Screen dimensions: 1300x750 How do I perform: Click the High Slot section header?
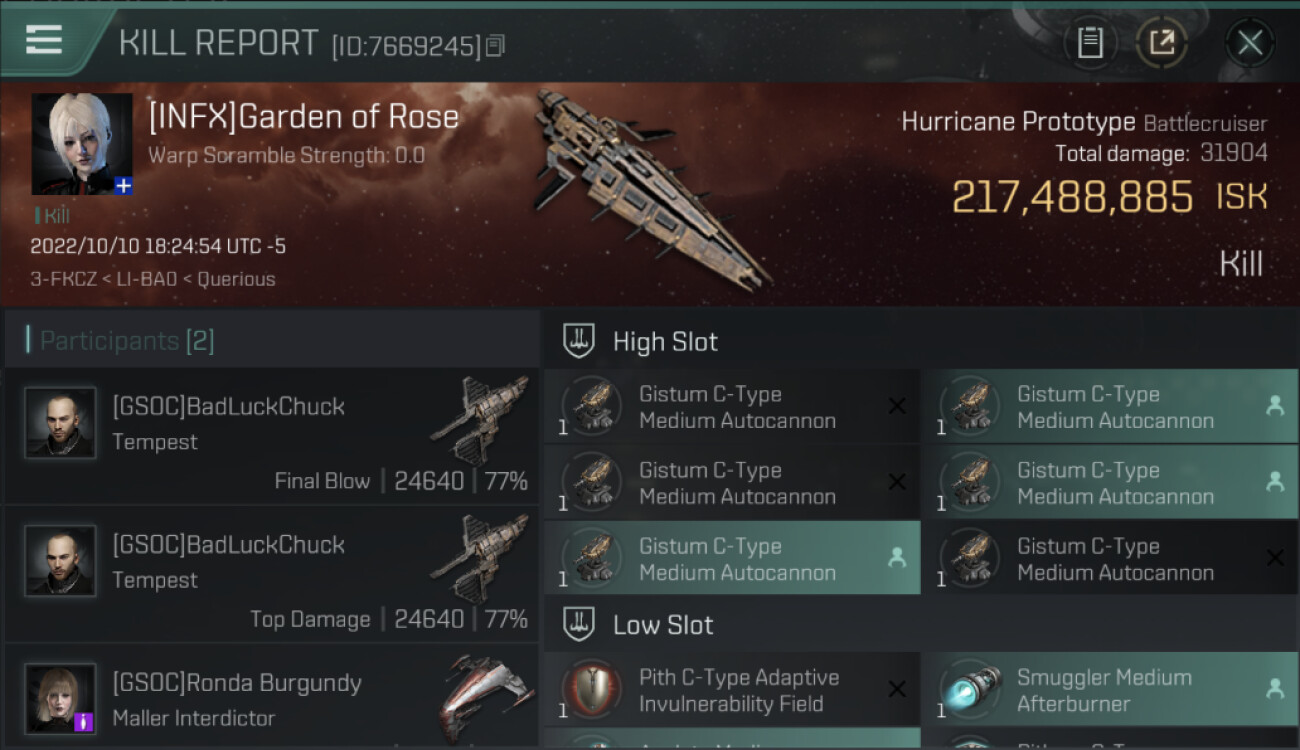(665, 341)
